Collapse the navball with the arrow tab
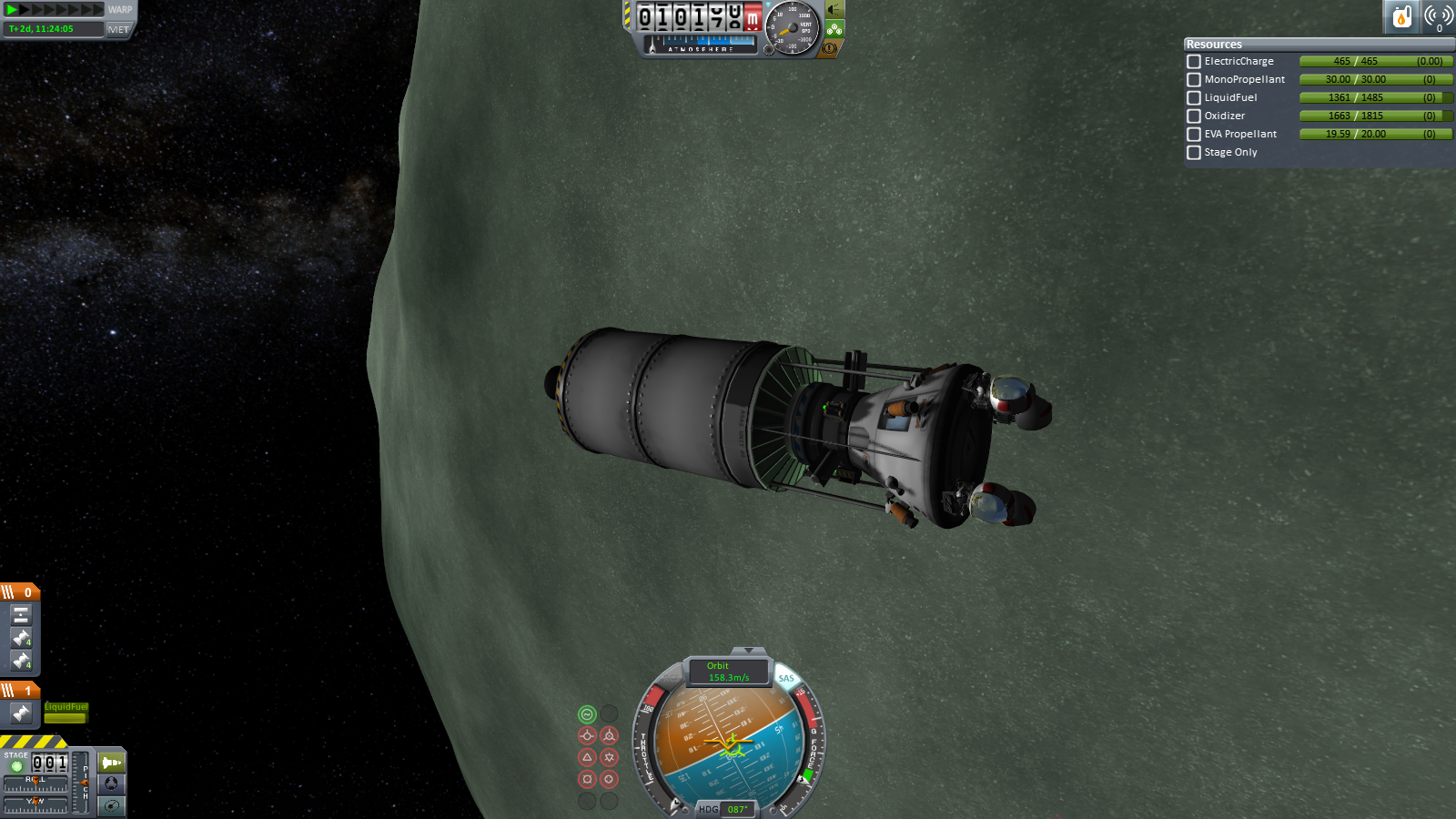This screenshot has width=1456, height=819. click(748, 651)
